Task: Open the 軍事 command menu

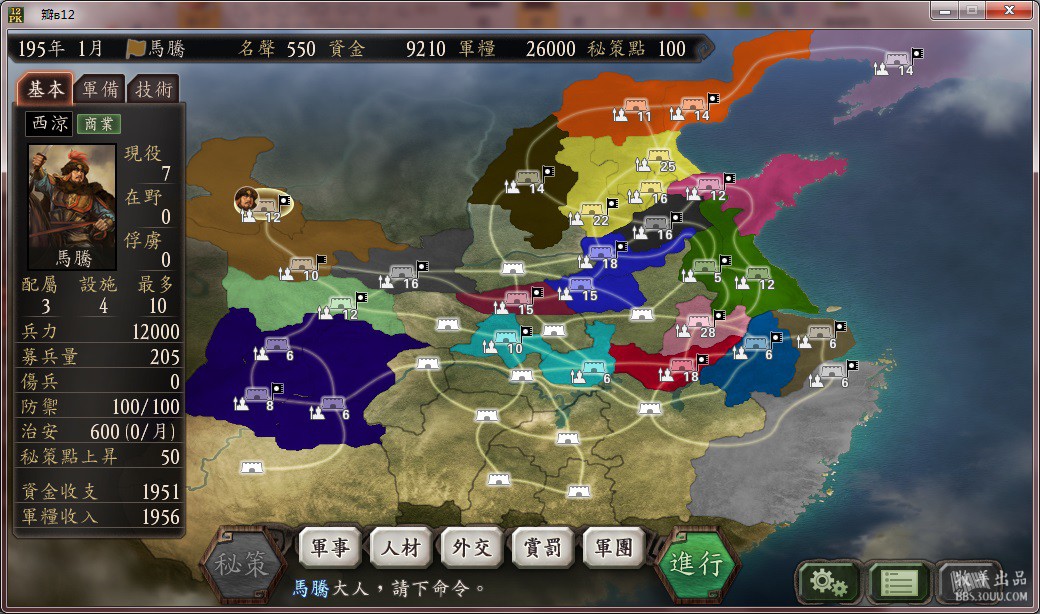Action: (x=329, y=548)
